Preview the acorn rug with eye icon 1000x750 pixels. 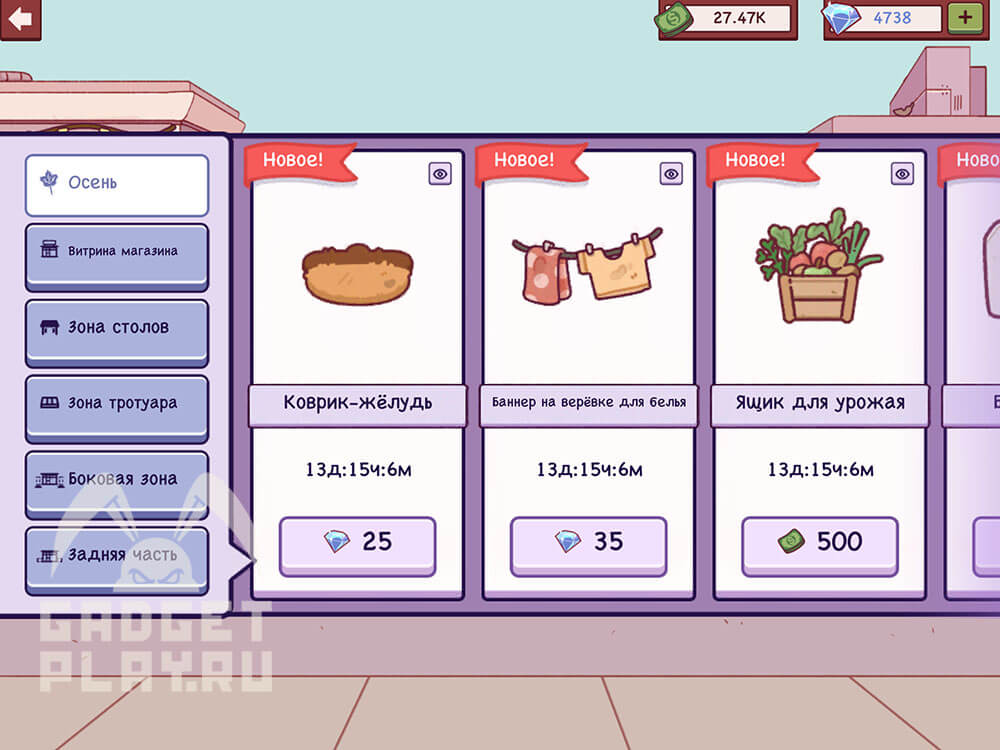[x=440, y=174]
